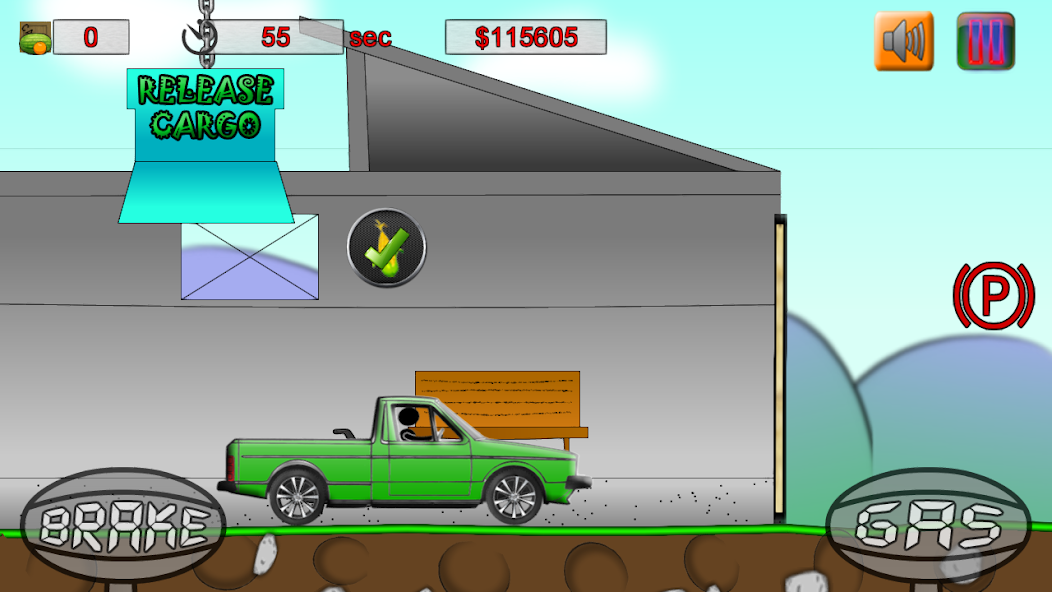Open the menu button beside the speaker
1052x592 pixels.
click(x=985, y=41)
